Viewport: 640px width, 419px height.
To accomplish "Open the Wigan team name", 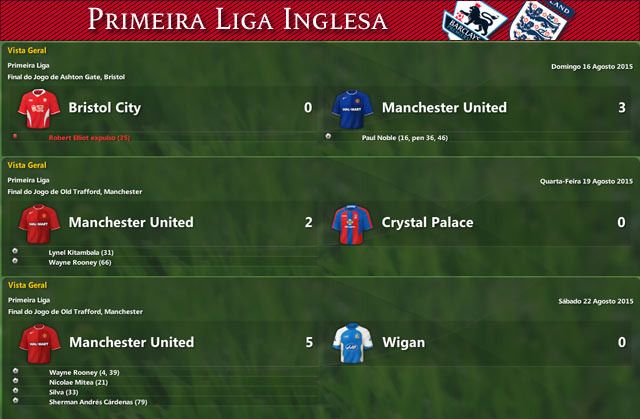I will pyautogui.click(x=404, y=342).
